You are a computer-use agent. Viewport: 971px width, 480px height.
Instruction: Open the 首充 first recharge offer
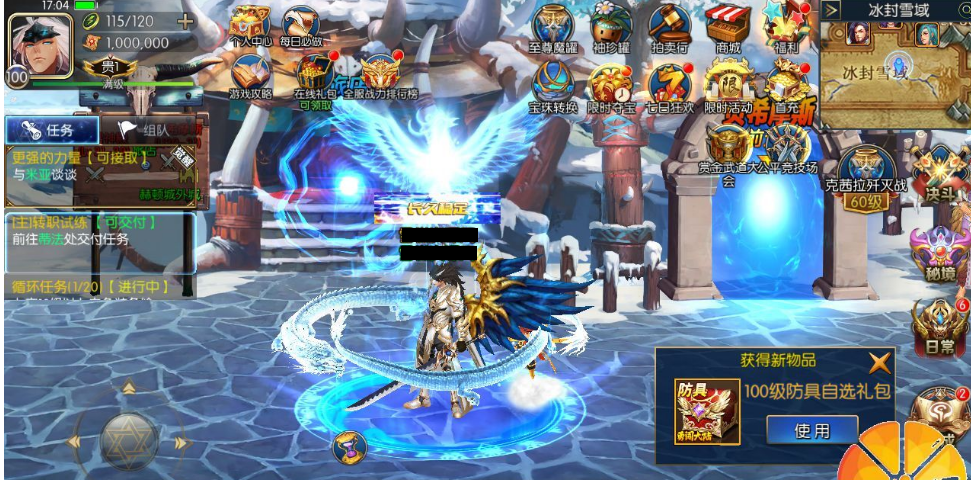787,84
